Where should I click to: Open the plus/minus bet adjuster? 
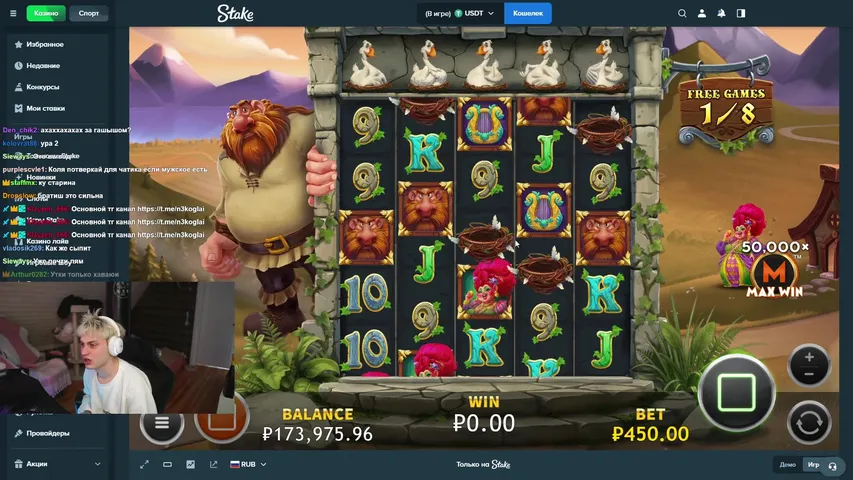808,365
